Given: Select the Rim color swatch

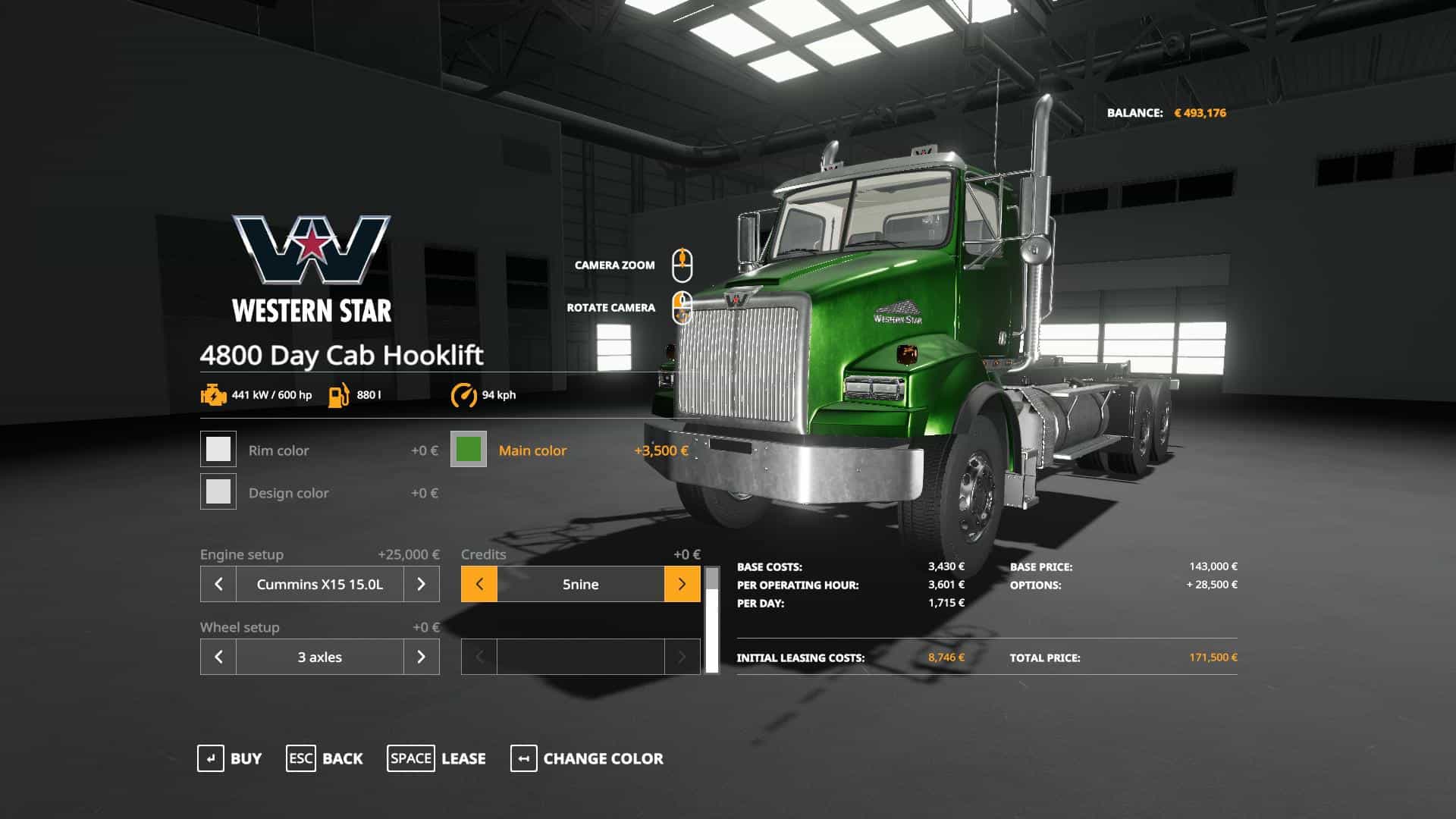Looking at the screenshot, I should tap(218, 450).
